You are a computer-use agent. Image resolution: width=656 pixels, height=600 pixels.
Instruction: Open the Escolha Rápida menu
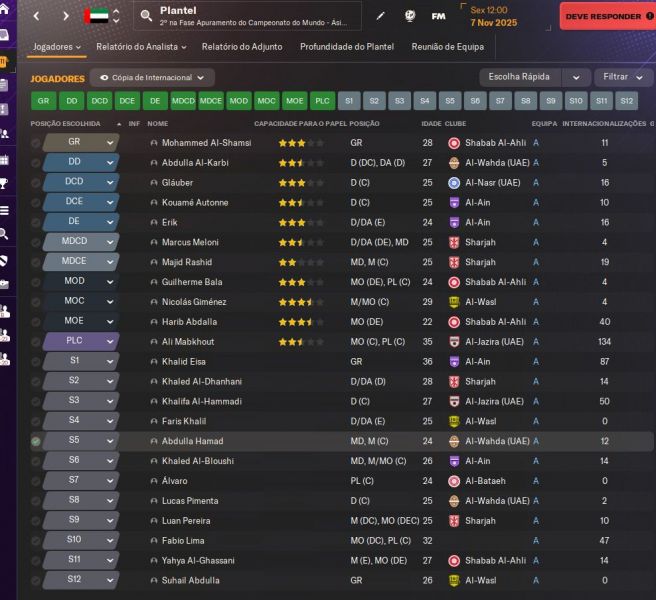click(x=534, y=77)
